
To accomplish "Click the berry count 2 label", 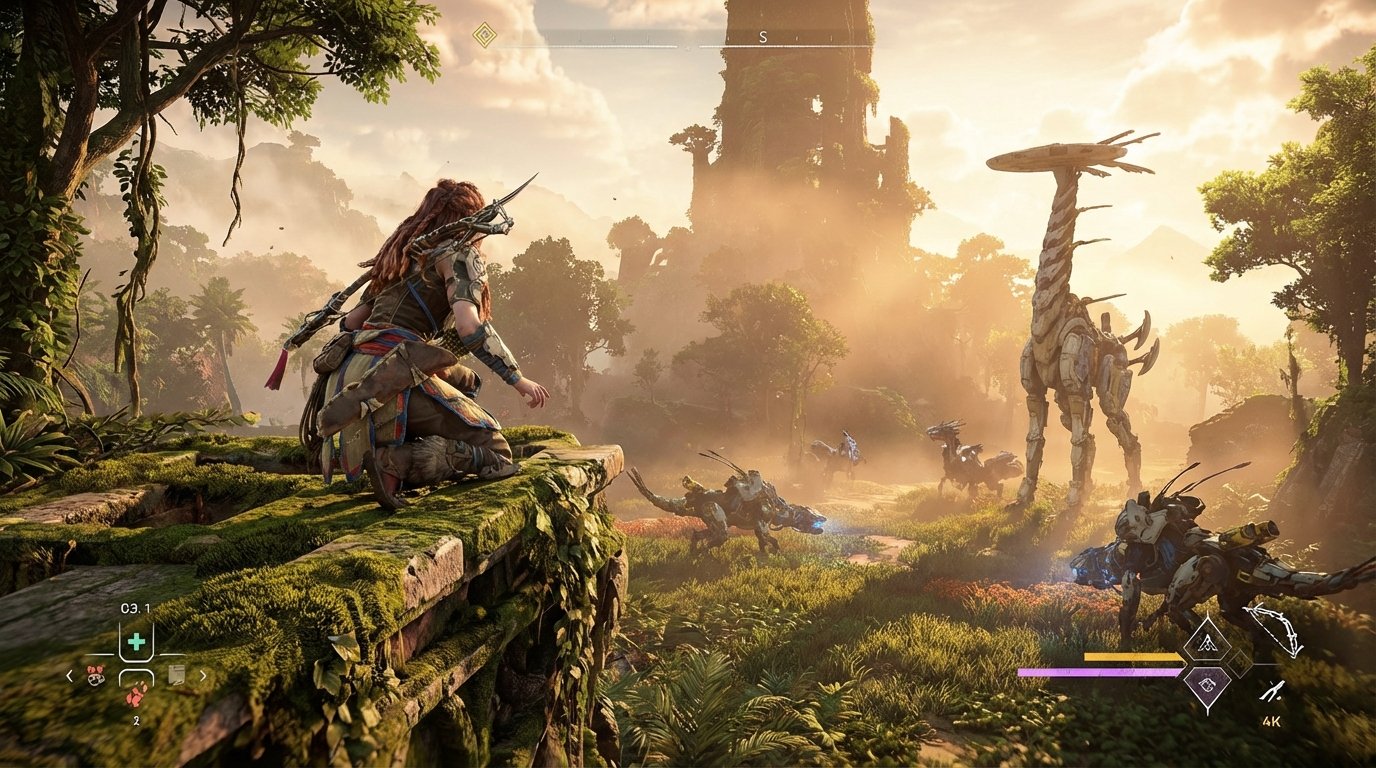I will (x=137, y=719).
